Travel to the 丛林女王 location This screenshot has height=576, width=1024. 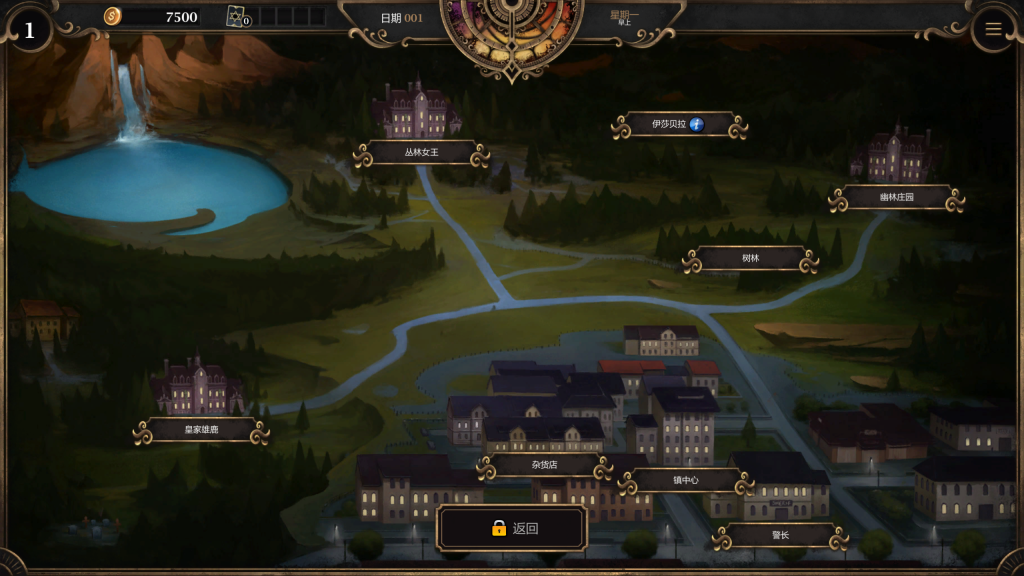[x=421, y=153]
